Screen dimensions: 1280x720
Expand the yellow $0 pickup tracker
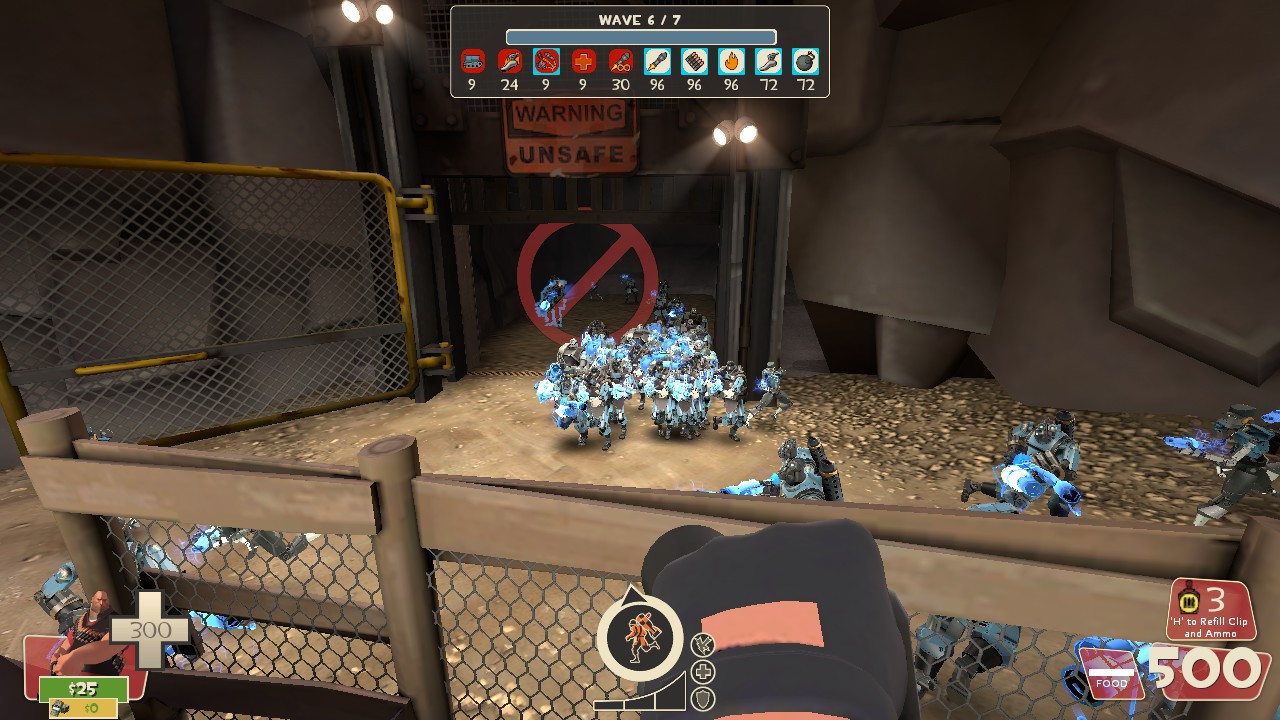(83, 707)
